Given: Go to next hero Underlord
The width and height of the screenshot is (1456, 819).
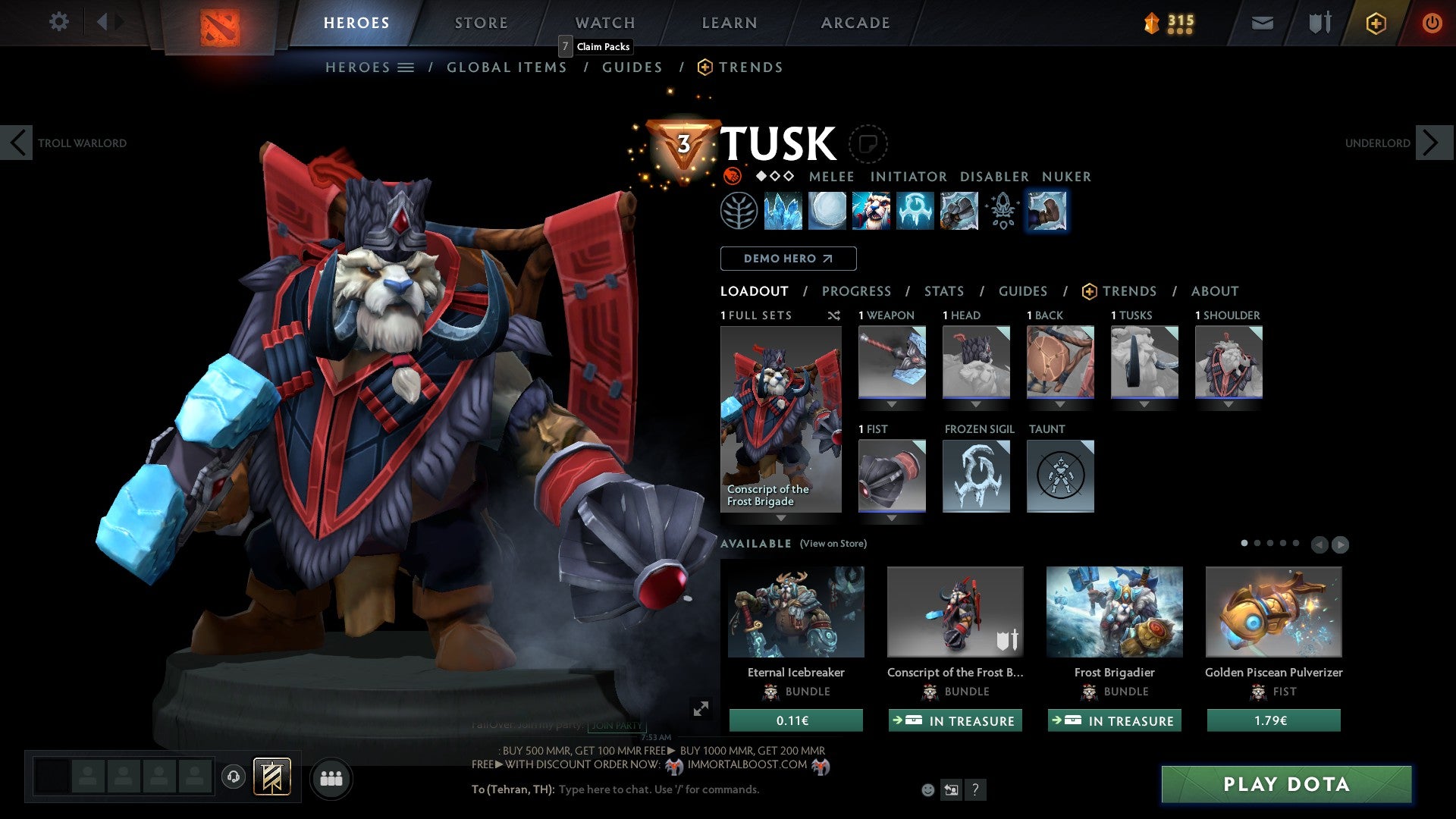Looking at the screenshot, I should pos(1432,143).
